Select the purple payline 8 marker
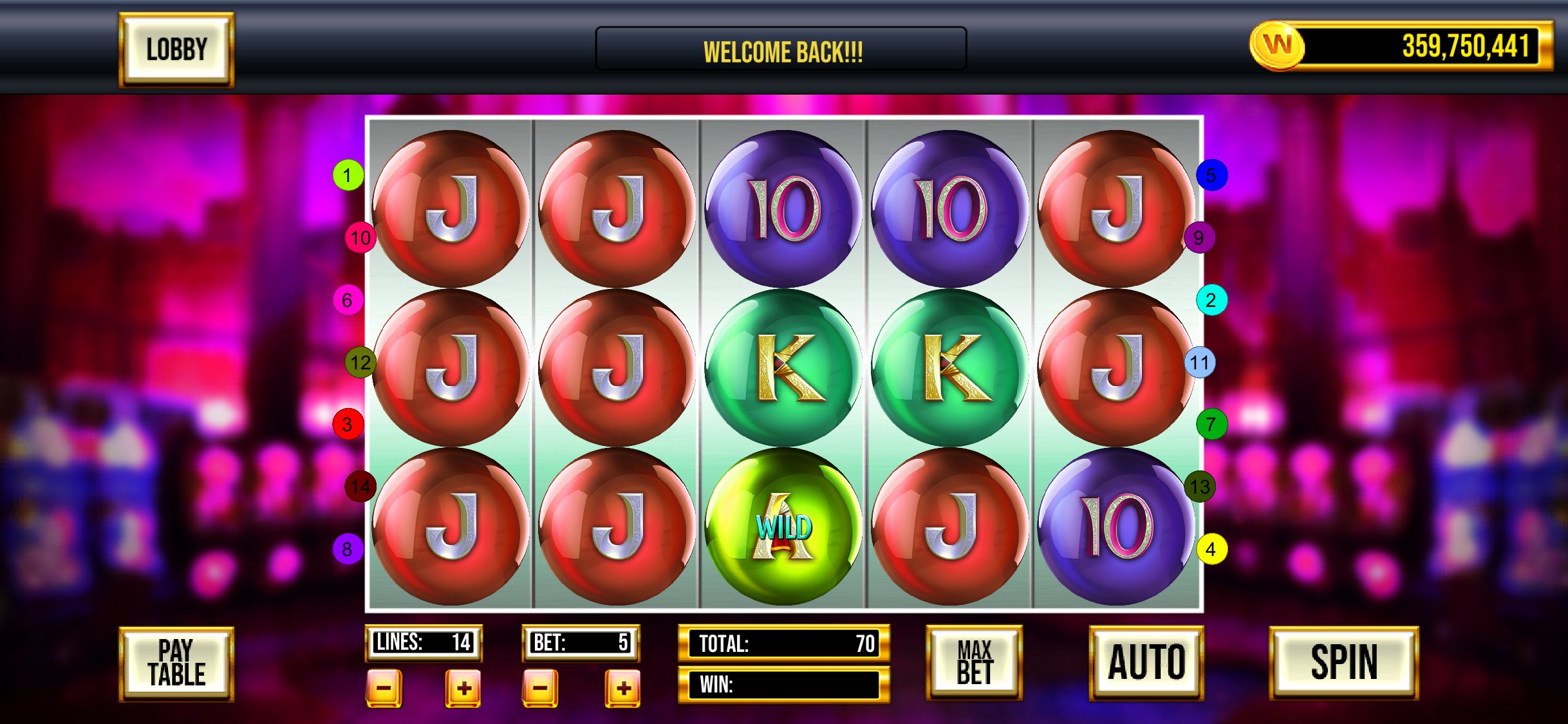 tap(348, 549)
